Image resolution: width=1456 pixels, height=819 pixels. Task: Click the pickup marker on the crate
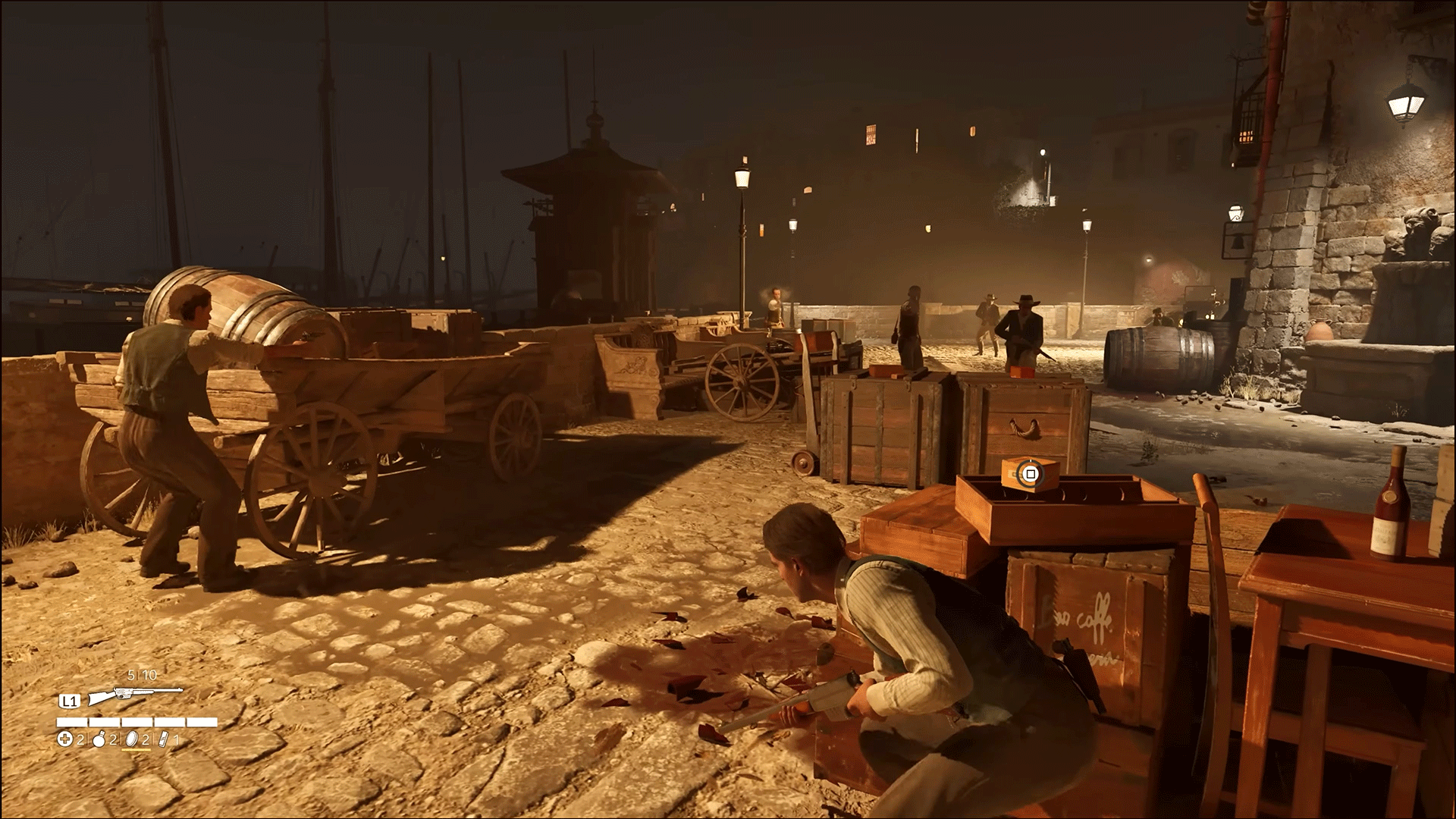pyautogui.click(x=1029, y=475)
